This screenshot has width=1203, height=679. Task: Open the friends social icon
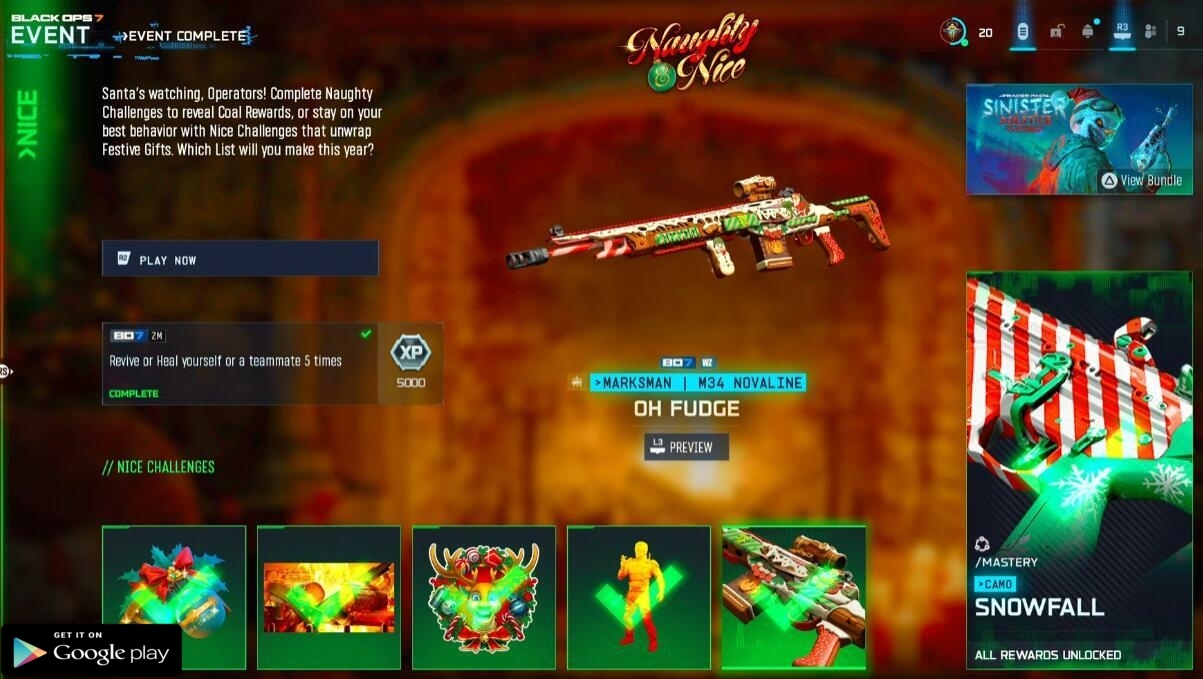(1150, 32)
